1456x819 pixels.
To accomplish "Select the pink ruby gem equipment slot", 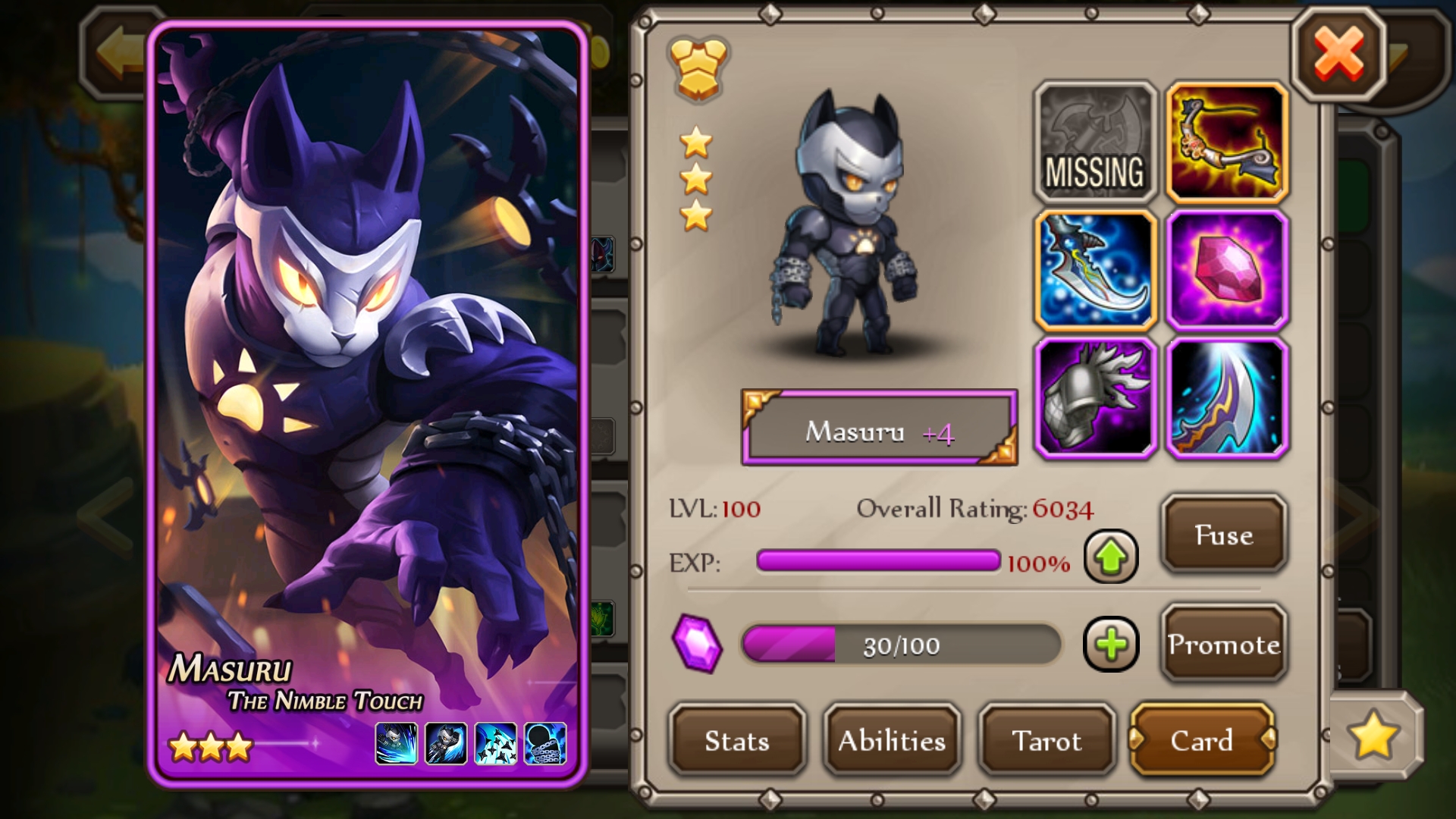I will 1226,271.
